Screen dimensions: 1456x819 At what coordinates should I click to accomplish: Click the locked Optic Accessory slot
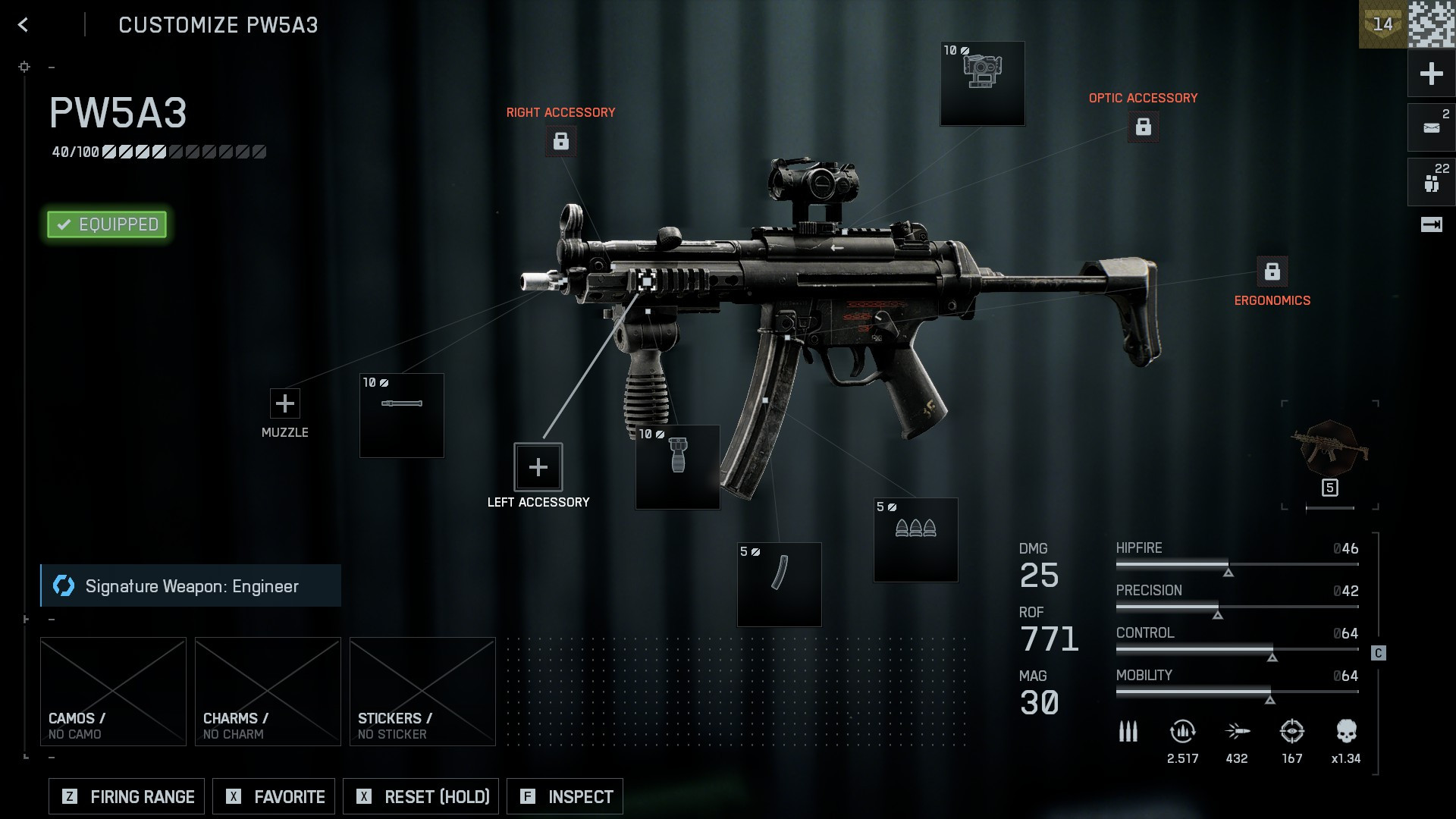tap(1144, 127)
